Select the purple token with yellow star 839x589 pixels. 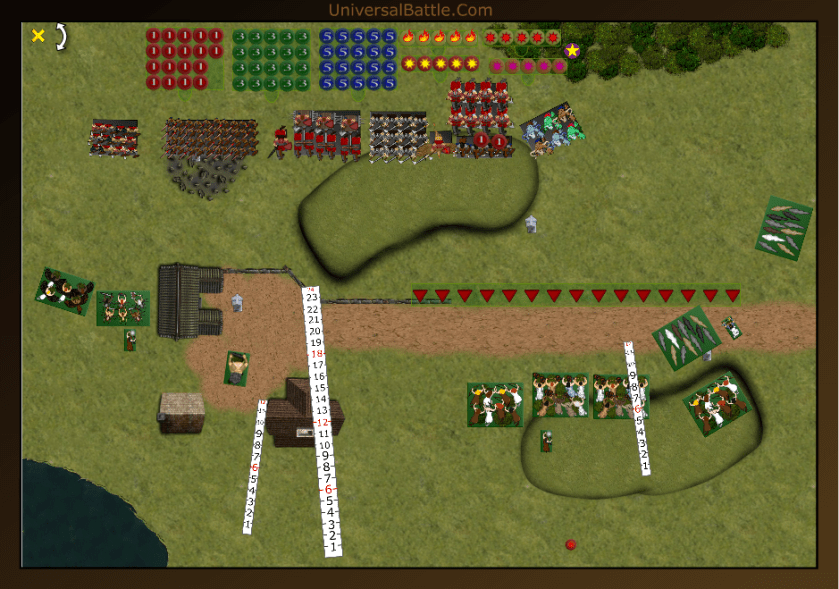coord(572,50)
